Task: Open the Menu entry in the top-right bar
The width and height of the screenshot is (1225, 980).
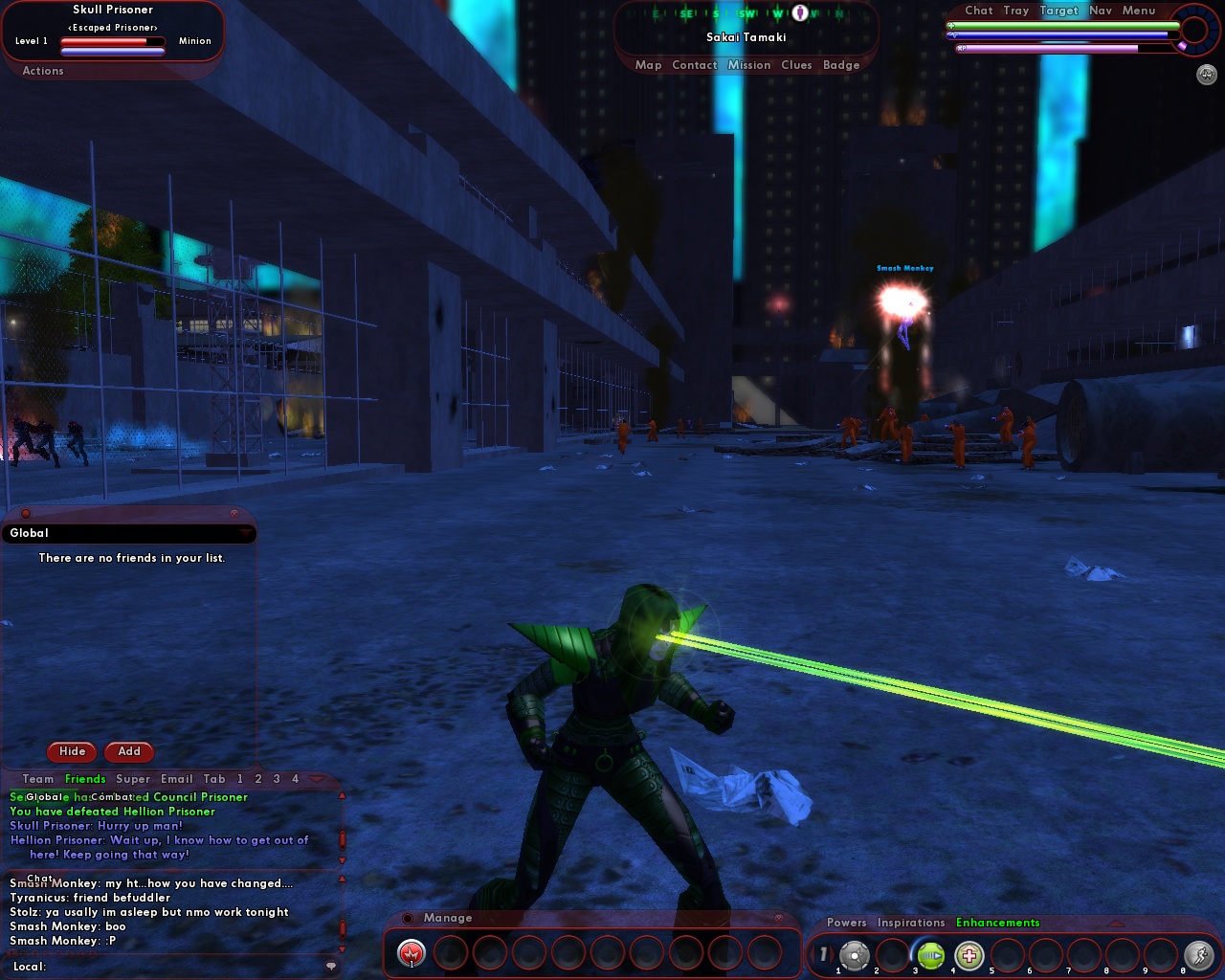Action: coord(1139,11)
